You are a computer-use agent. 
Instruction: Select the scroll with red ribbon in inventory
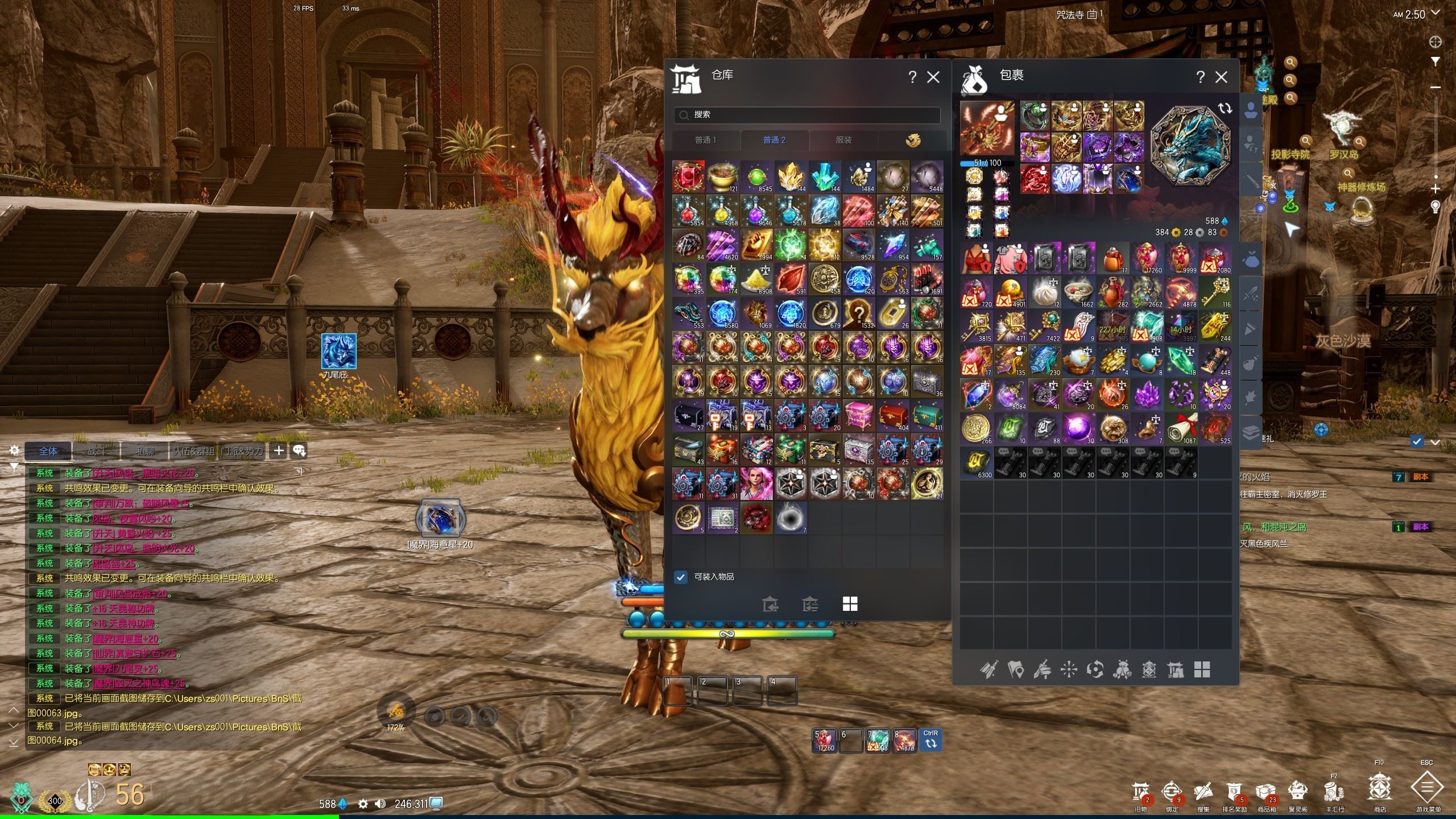click(x=1181, y=429)
